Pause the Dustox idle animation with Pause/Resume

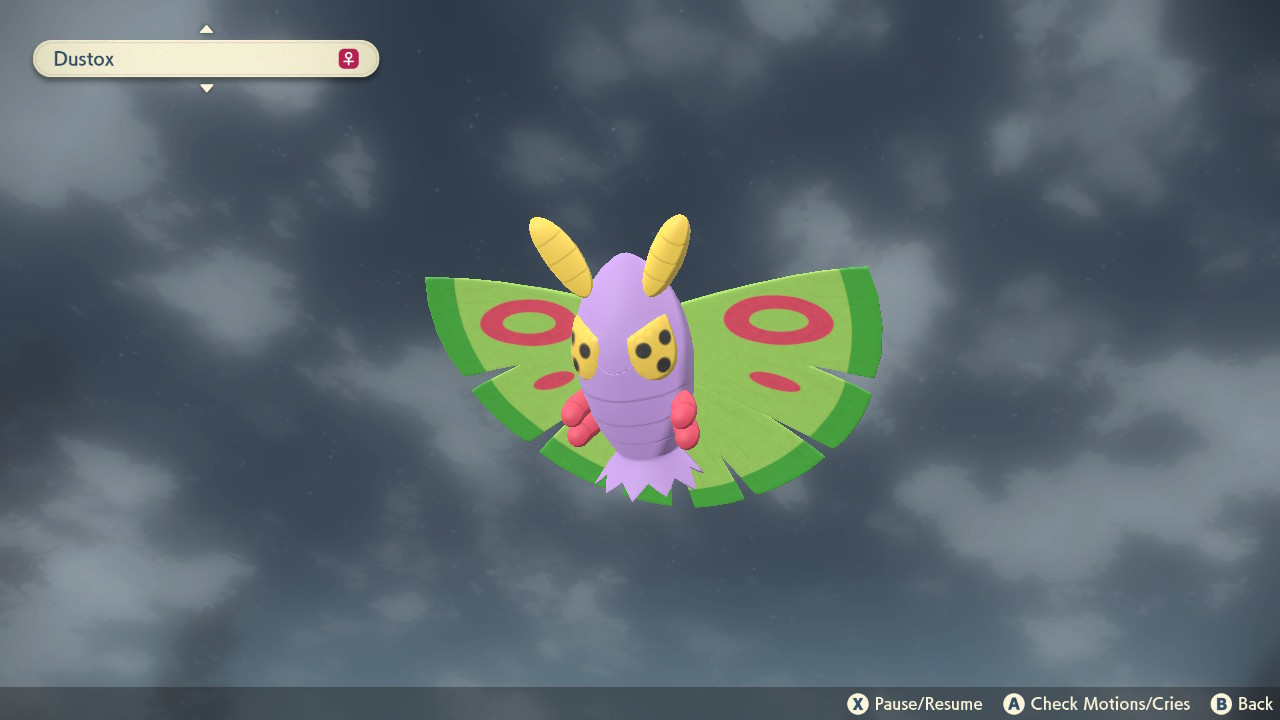coord(916,703)
